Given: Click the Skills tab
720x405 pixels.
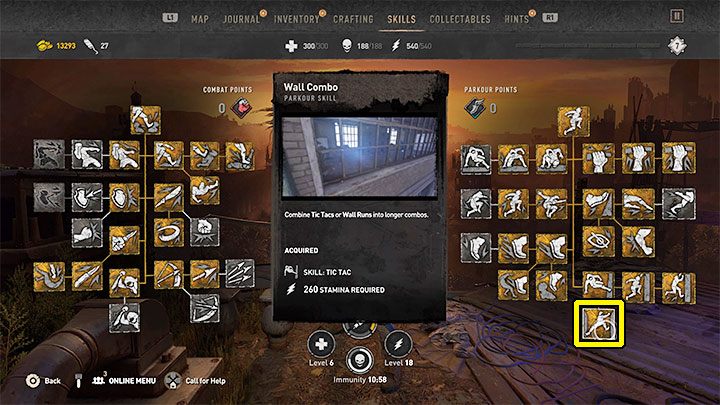Looking at the screenshot, I should pos(401,19).
